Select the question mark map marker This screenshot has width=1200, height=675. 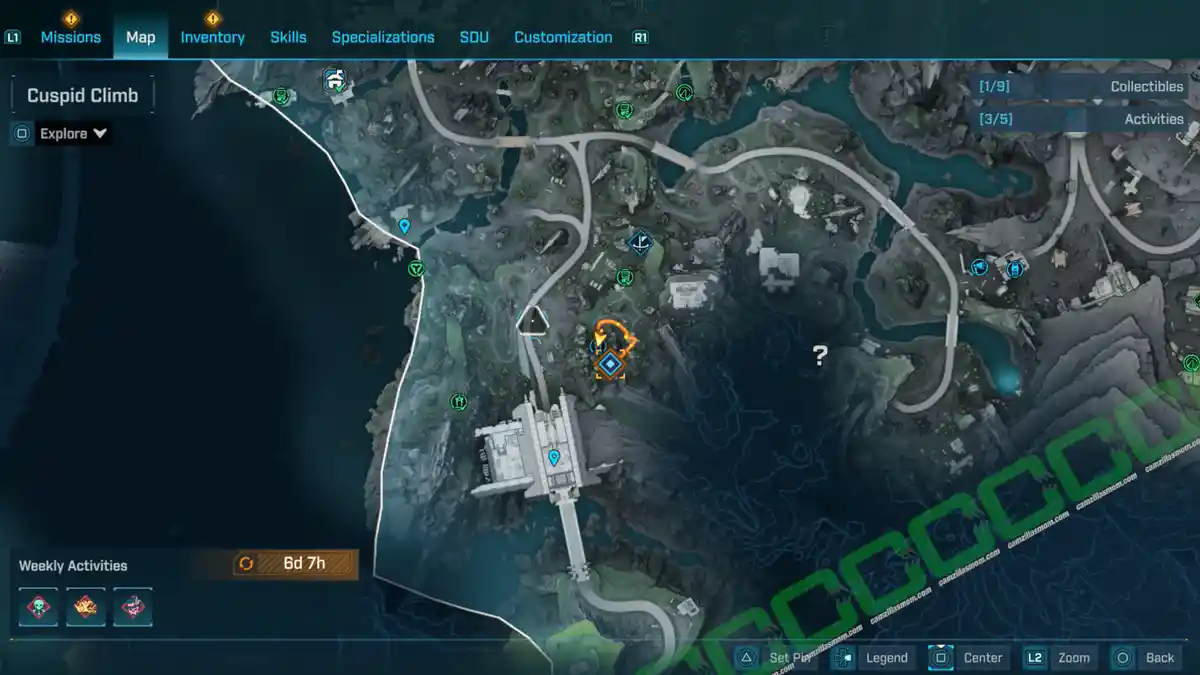pyautogui.click(x=820, y=354)
